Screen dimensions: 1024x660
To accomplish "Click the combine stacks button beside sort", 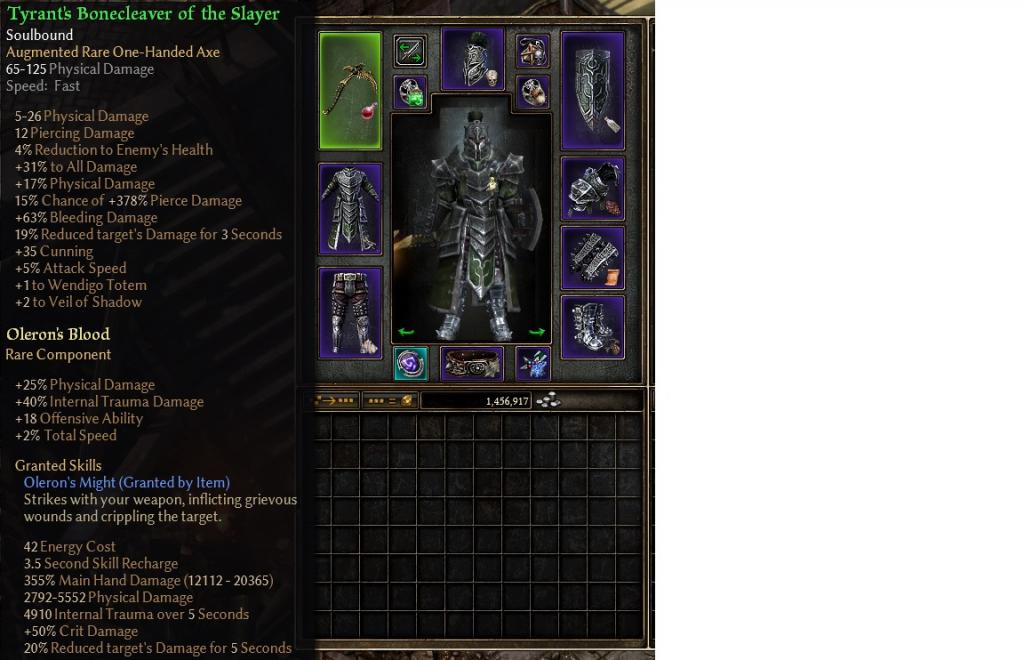I will (x=388, y=401).
